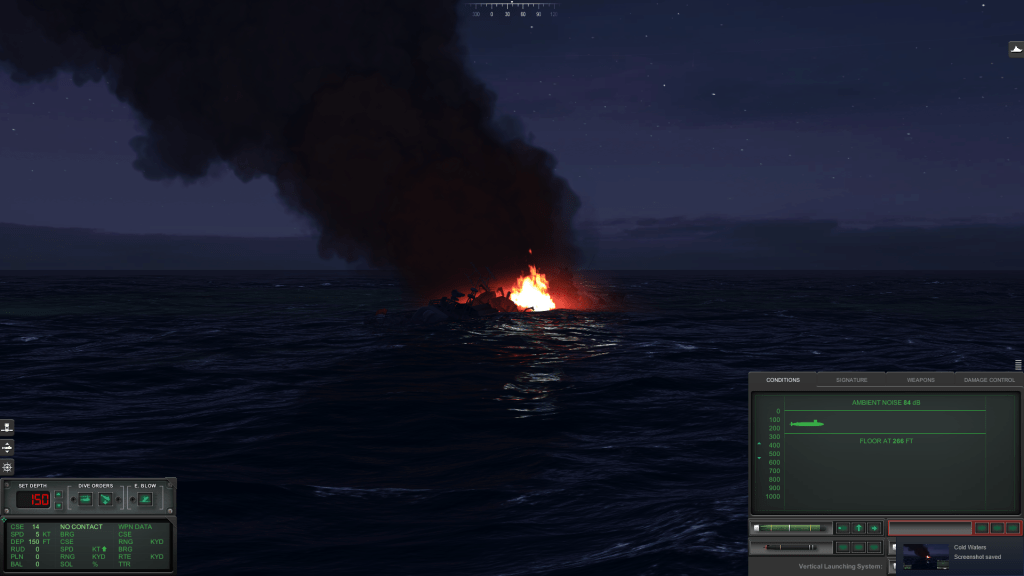Click the Steam screenshot saved thumbnail
This screenshot has height=576, width=1024.
coord(926,556)
